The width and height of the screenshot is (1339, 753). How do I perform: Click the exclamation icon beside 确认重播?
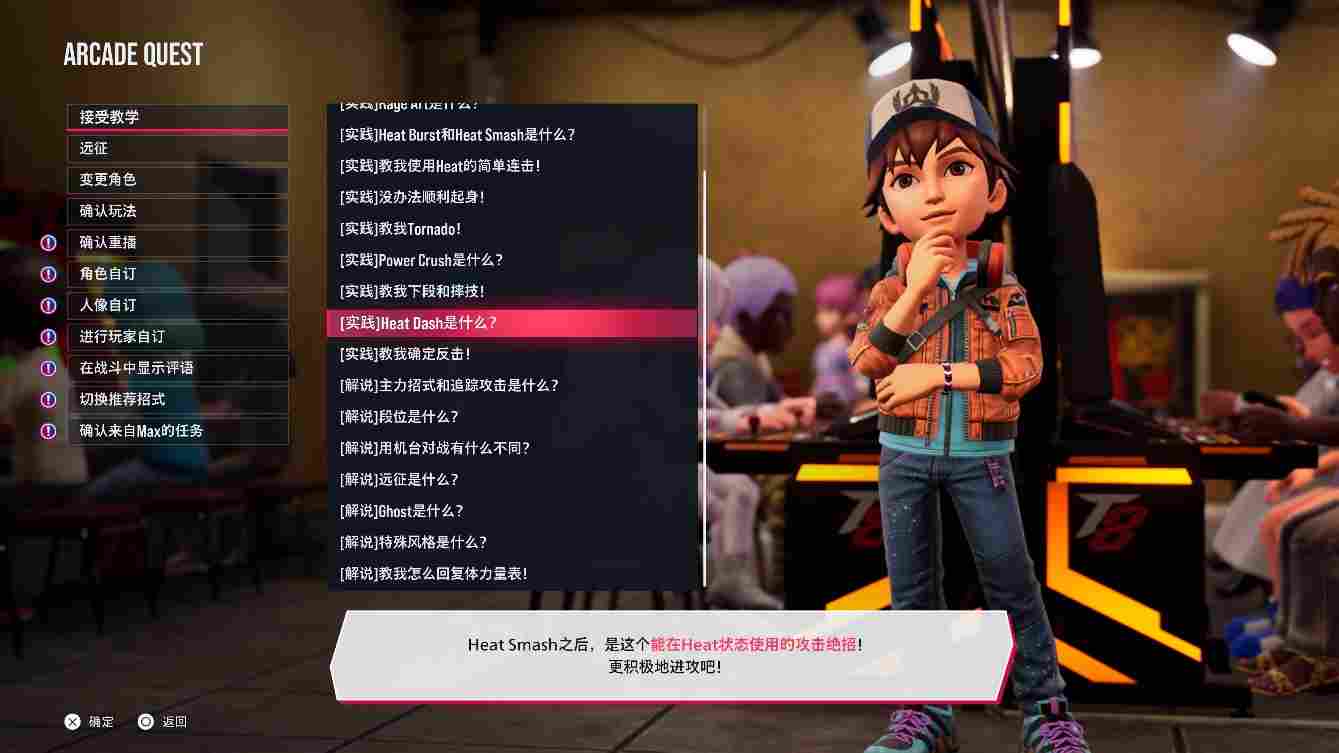(x=48, y=243)
